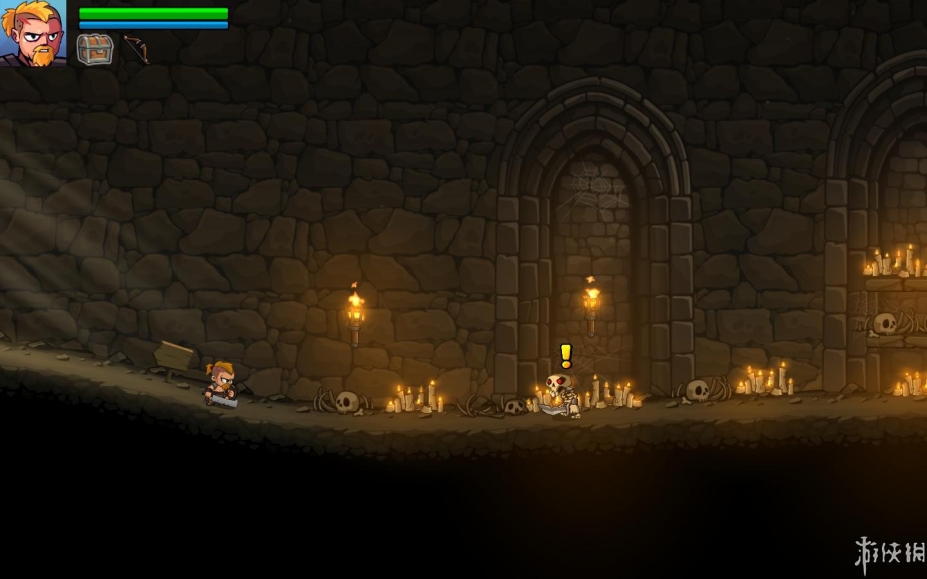
Task: Open the treasure chest inventory icon
Action: pos(95,49)
